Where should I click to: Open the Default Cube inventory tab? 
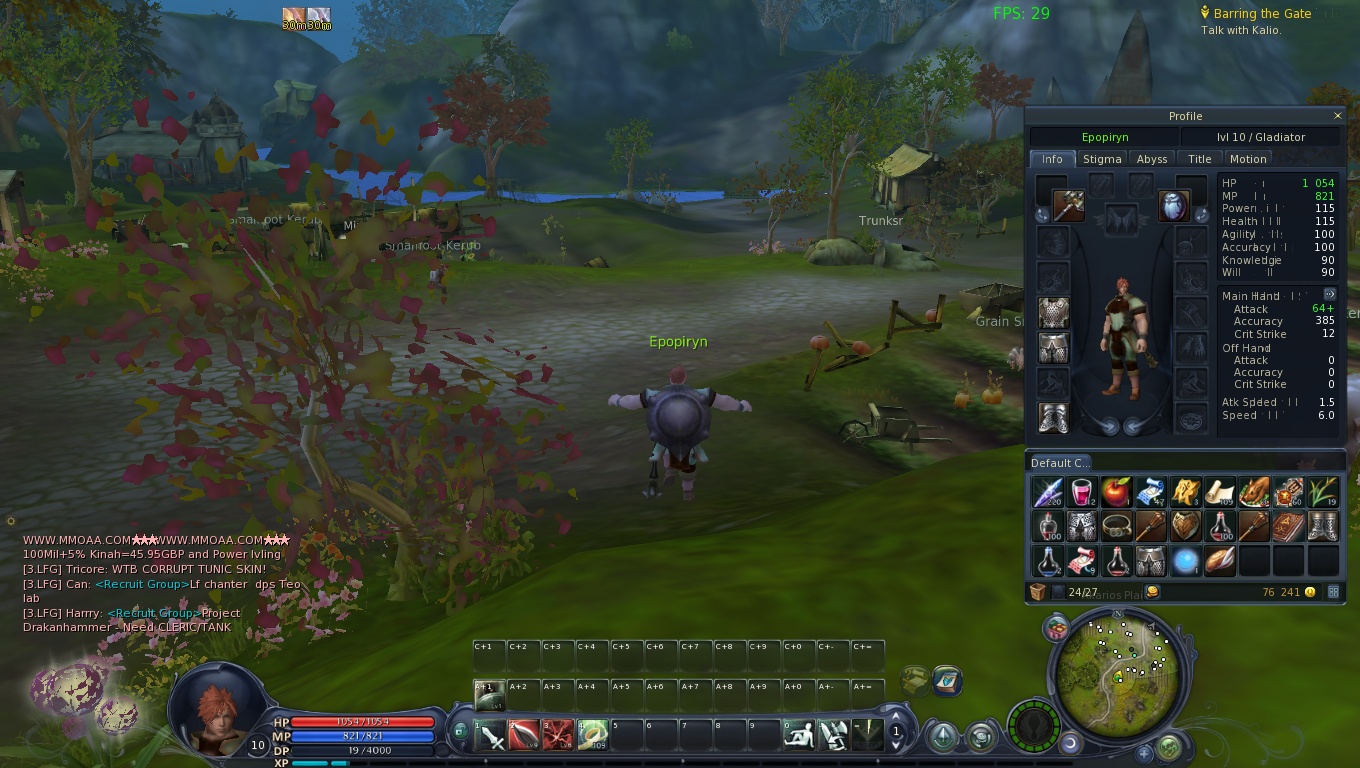coord(1060,463)
